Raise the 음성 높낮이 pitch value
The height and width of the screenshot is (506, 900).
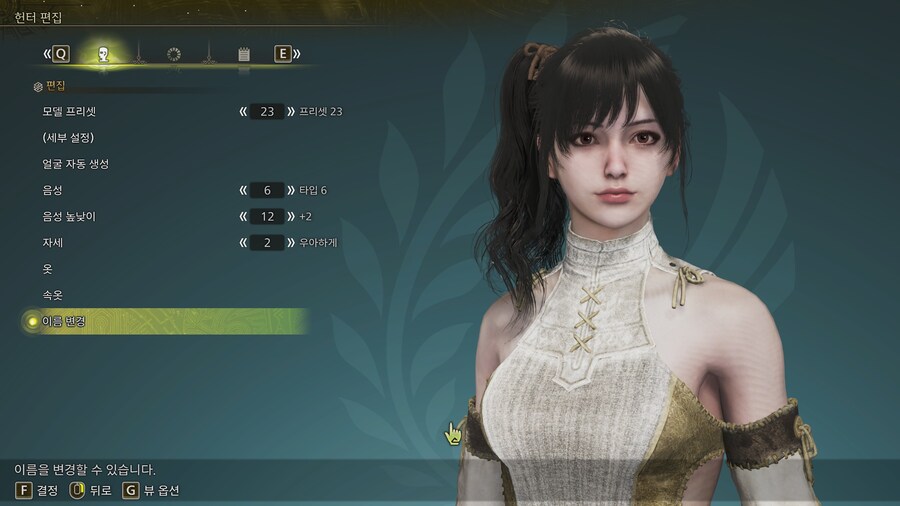point(290,216)
